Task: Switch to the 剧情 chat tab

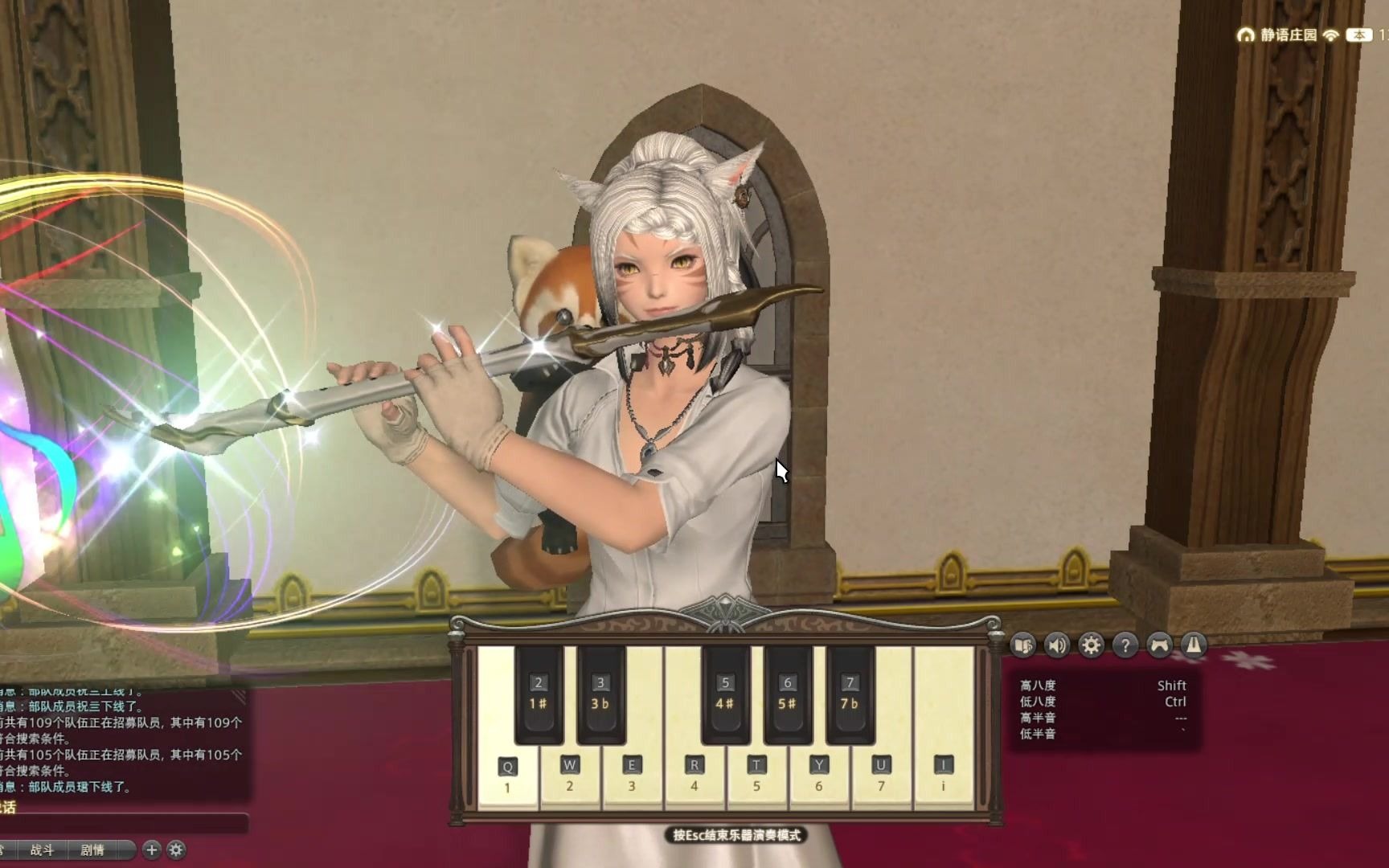Action: 92,850
